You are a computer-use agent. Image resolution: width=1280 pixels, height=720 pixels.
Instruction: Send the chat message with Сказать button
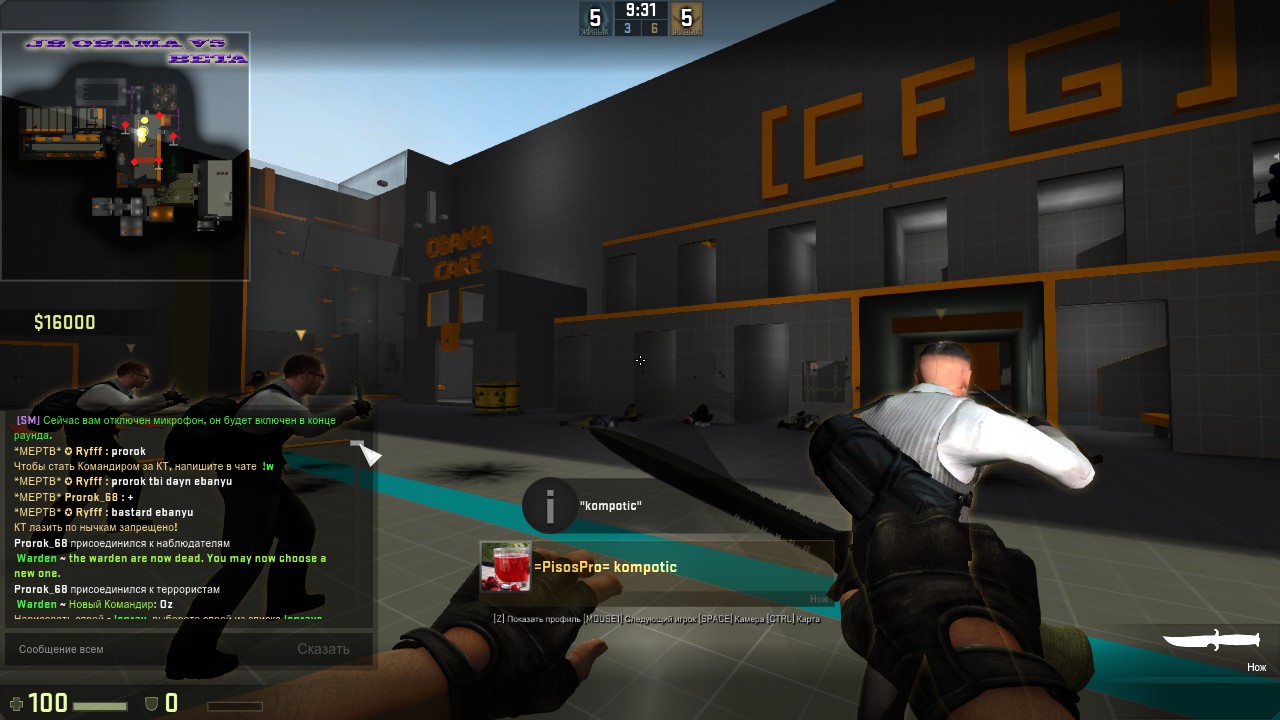pos(323,649)
